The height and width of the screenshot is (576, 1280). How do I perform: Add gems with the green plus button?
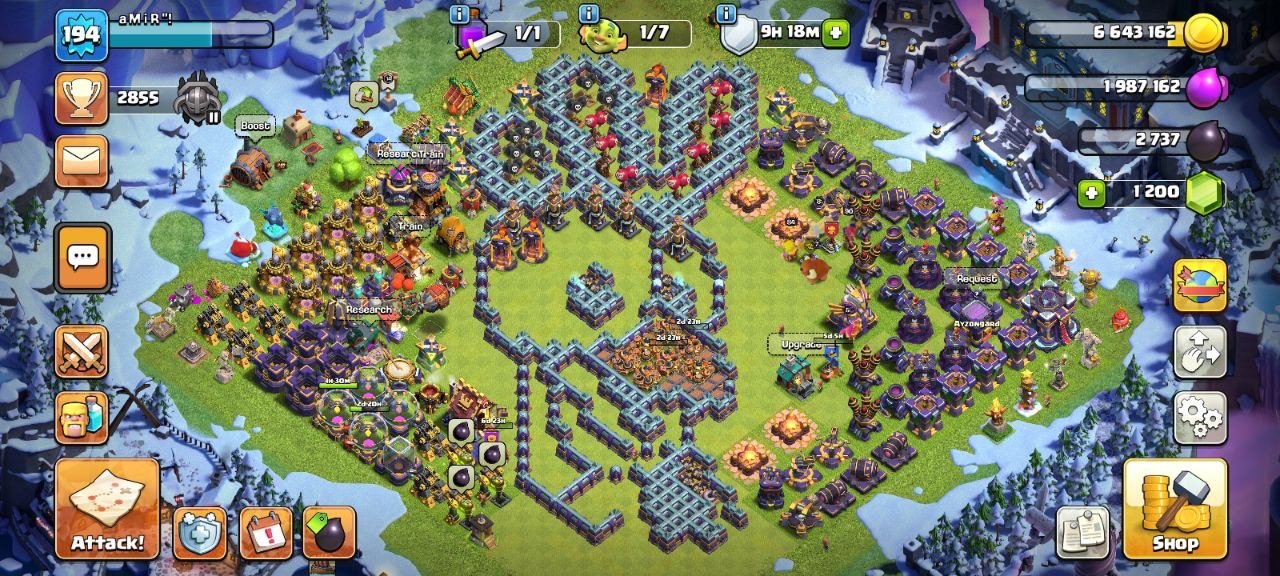pyautogui.click(x=1091, y=192)
